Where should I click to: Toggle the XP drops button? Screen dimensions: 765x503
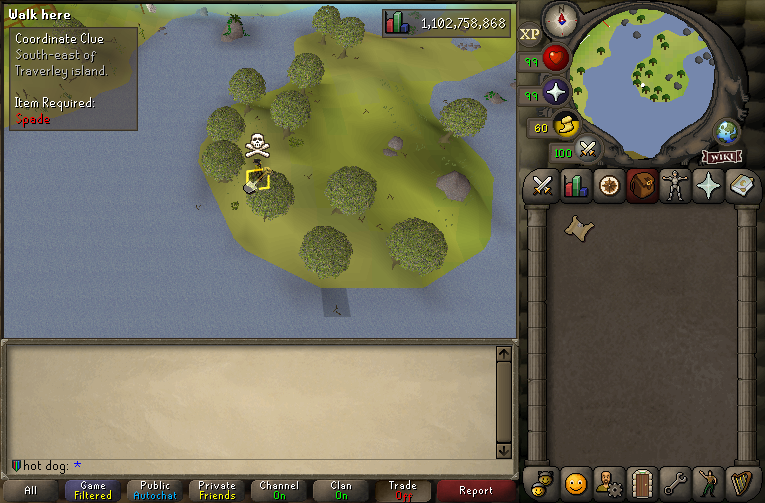point(530,34)
